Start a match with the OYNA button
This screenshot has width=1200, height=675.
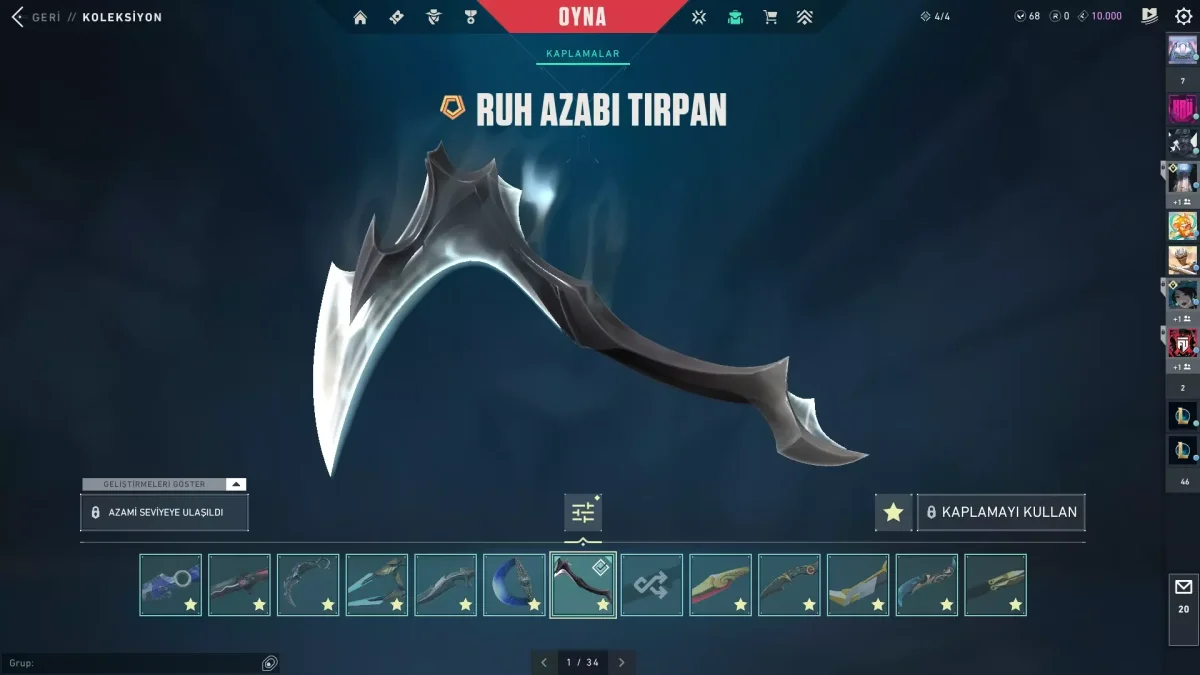coord(582,17)
